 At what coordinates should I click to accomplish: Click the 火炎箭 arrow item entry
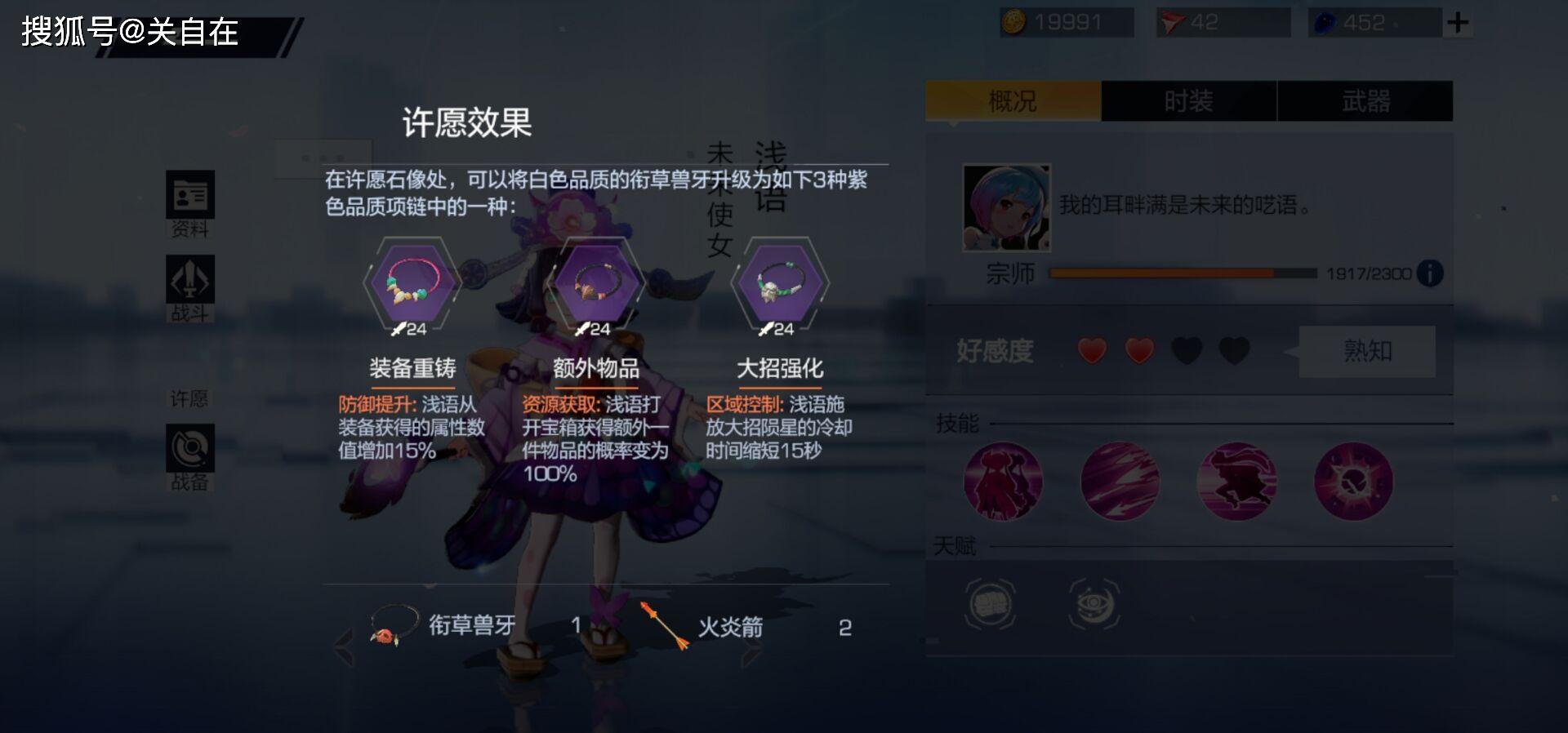[732, 627]
